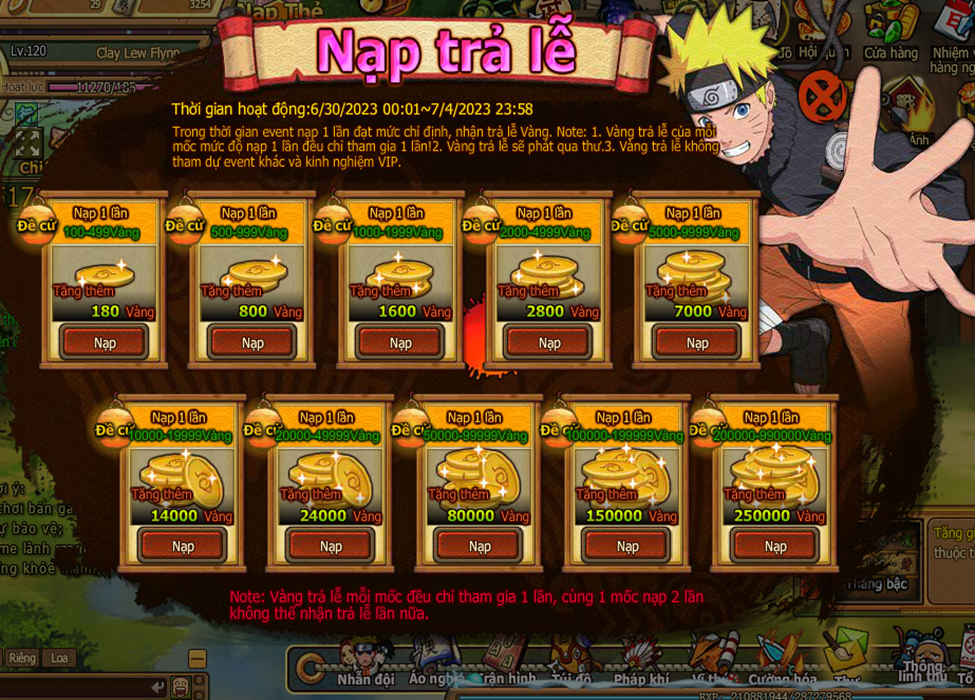This screenshot has height=700, width=975.
Task: Choose Nạp for the 24000 Vàng reward
Action: point(331,547)
